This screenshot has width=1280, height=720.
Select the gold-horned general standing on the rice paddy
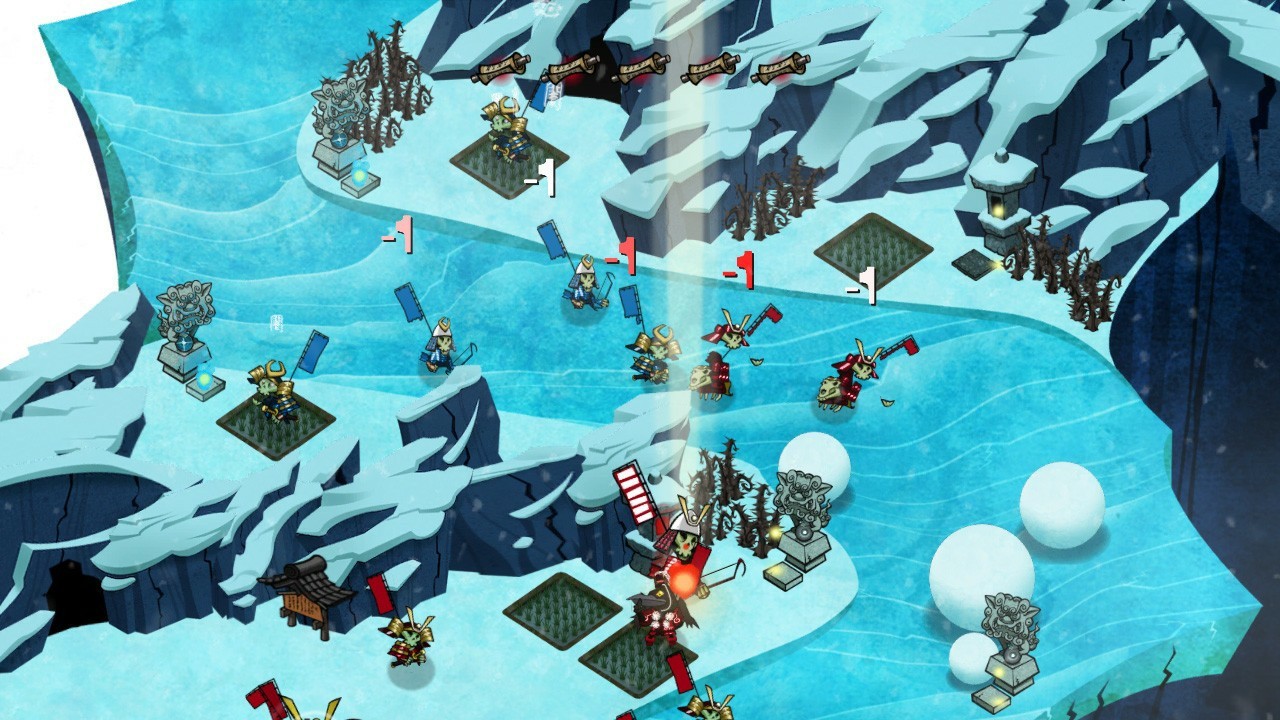click(x=506, y=131)
